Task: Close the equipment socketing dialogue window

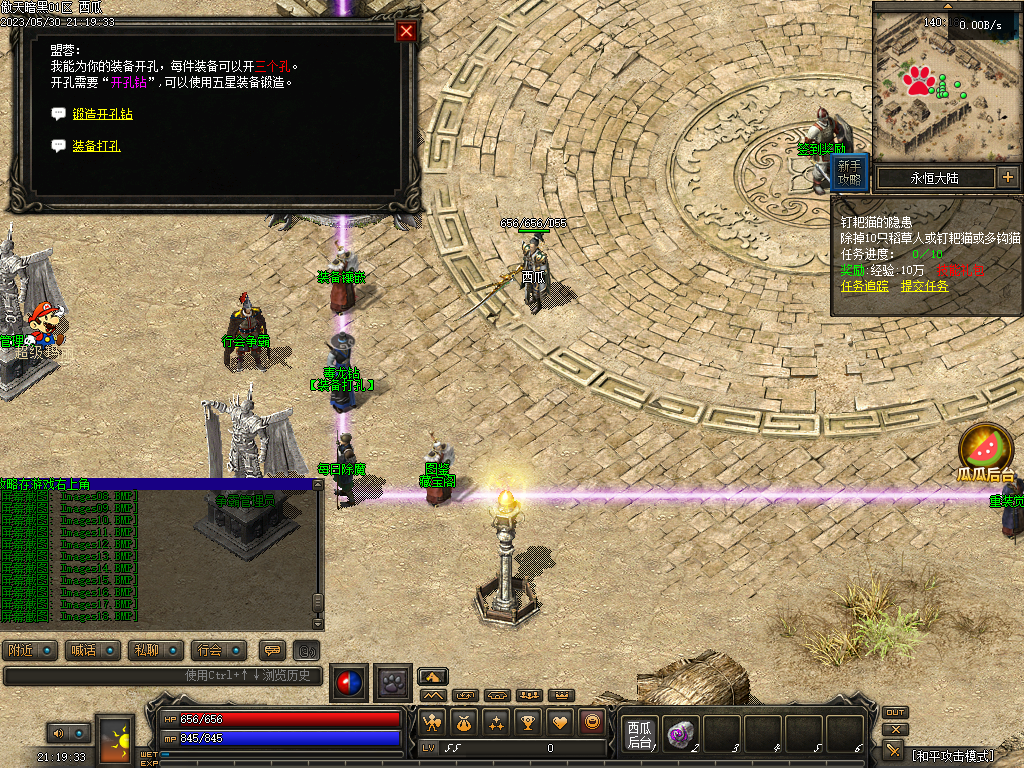Action: point(406,31)
